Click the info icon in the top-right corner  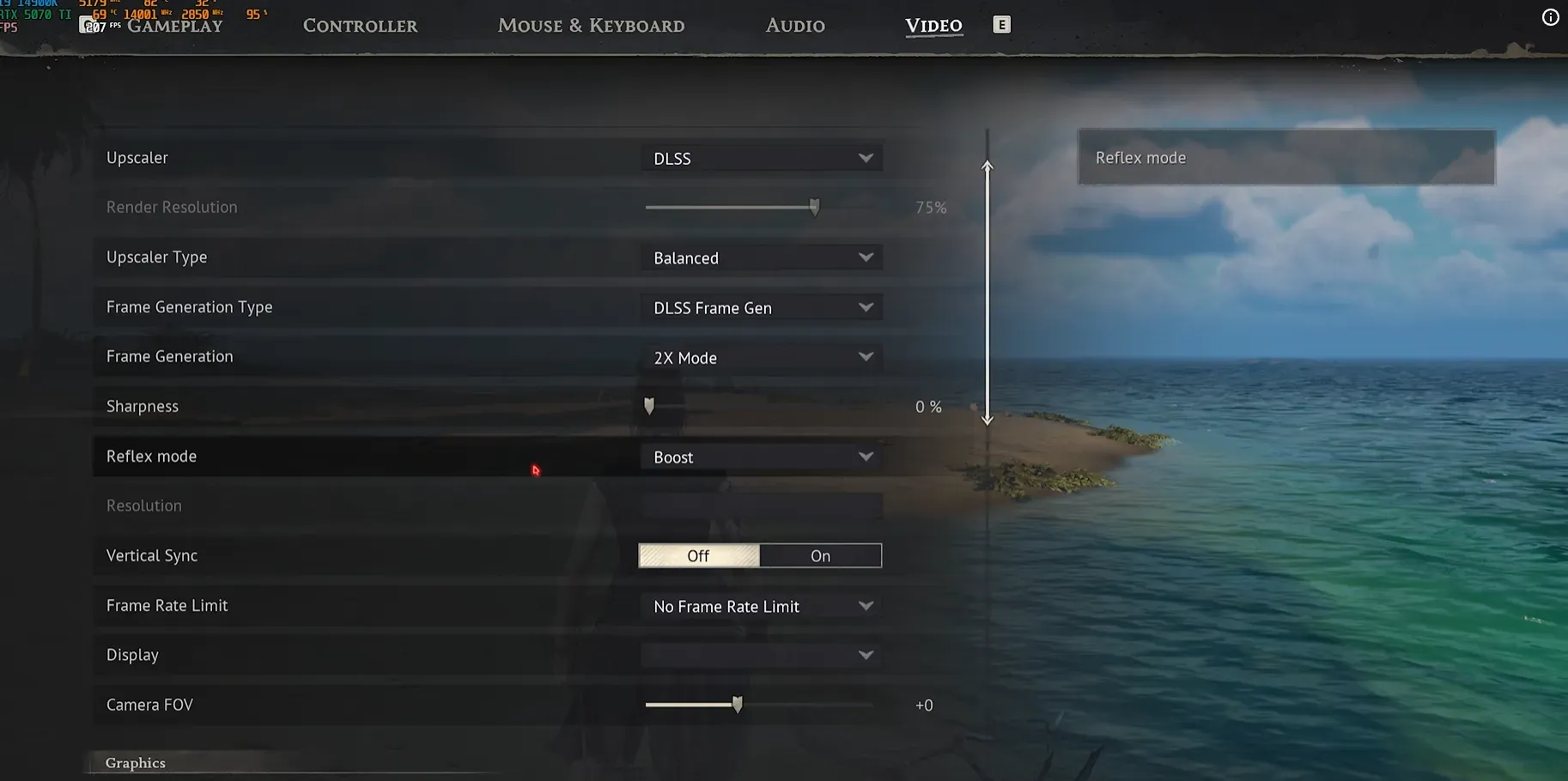point(1550,17)
